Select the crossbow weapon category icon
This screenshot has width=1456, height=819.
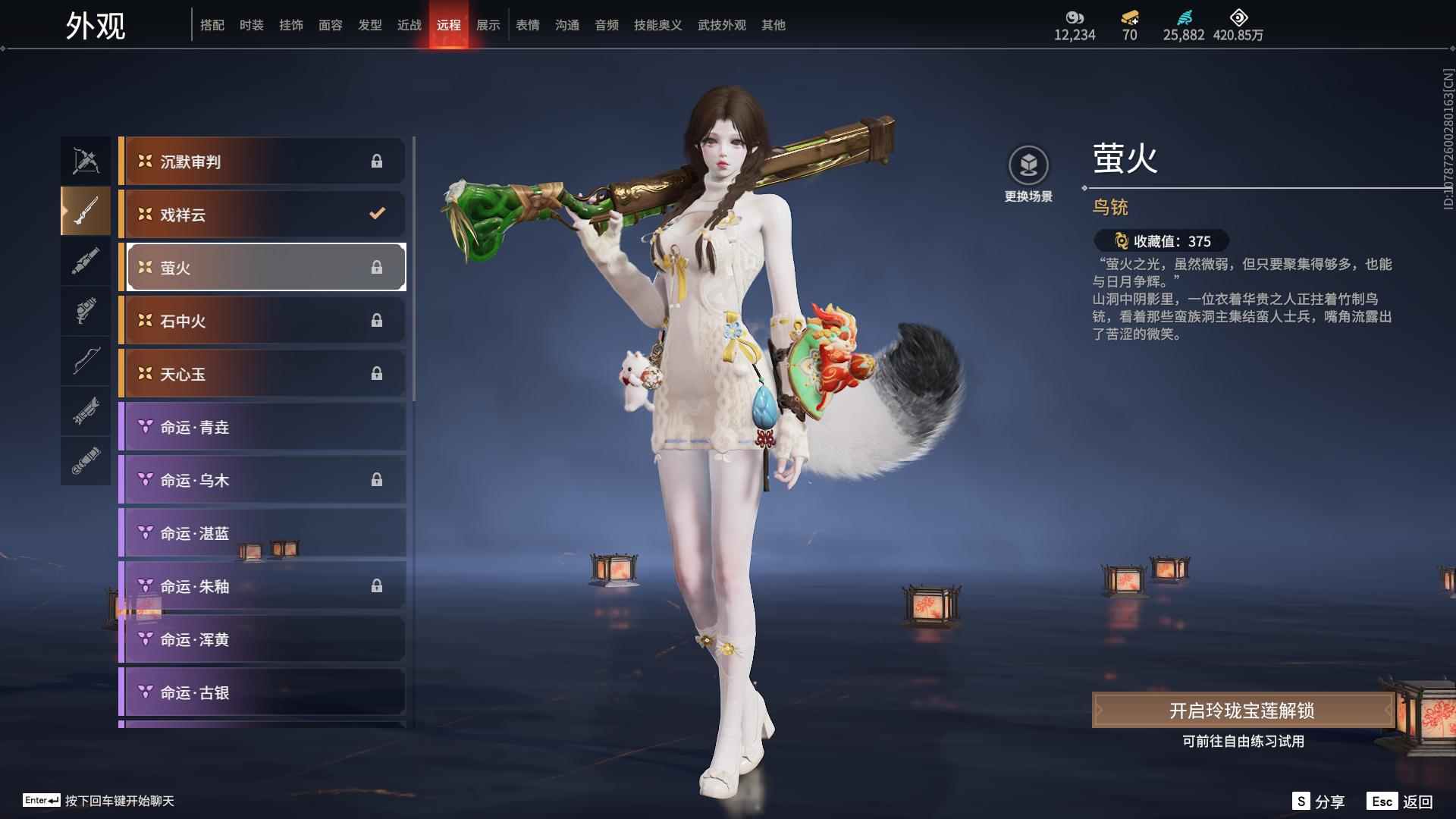point(86,159)
